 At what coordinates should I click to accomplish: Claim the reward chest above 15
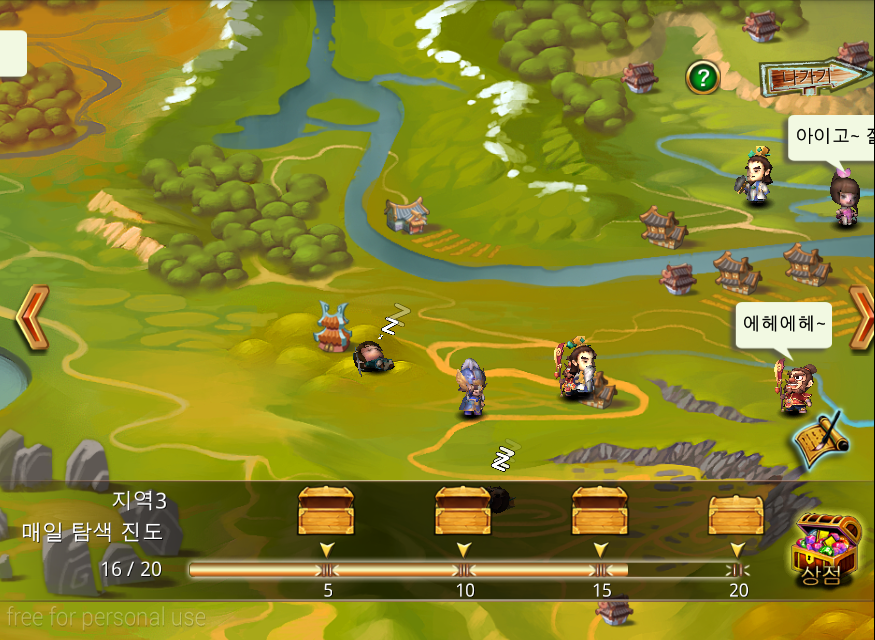[600, 510]
